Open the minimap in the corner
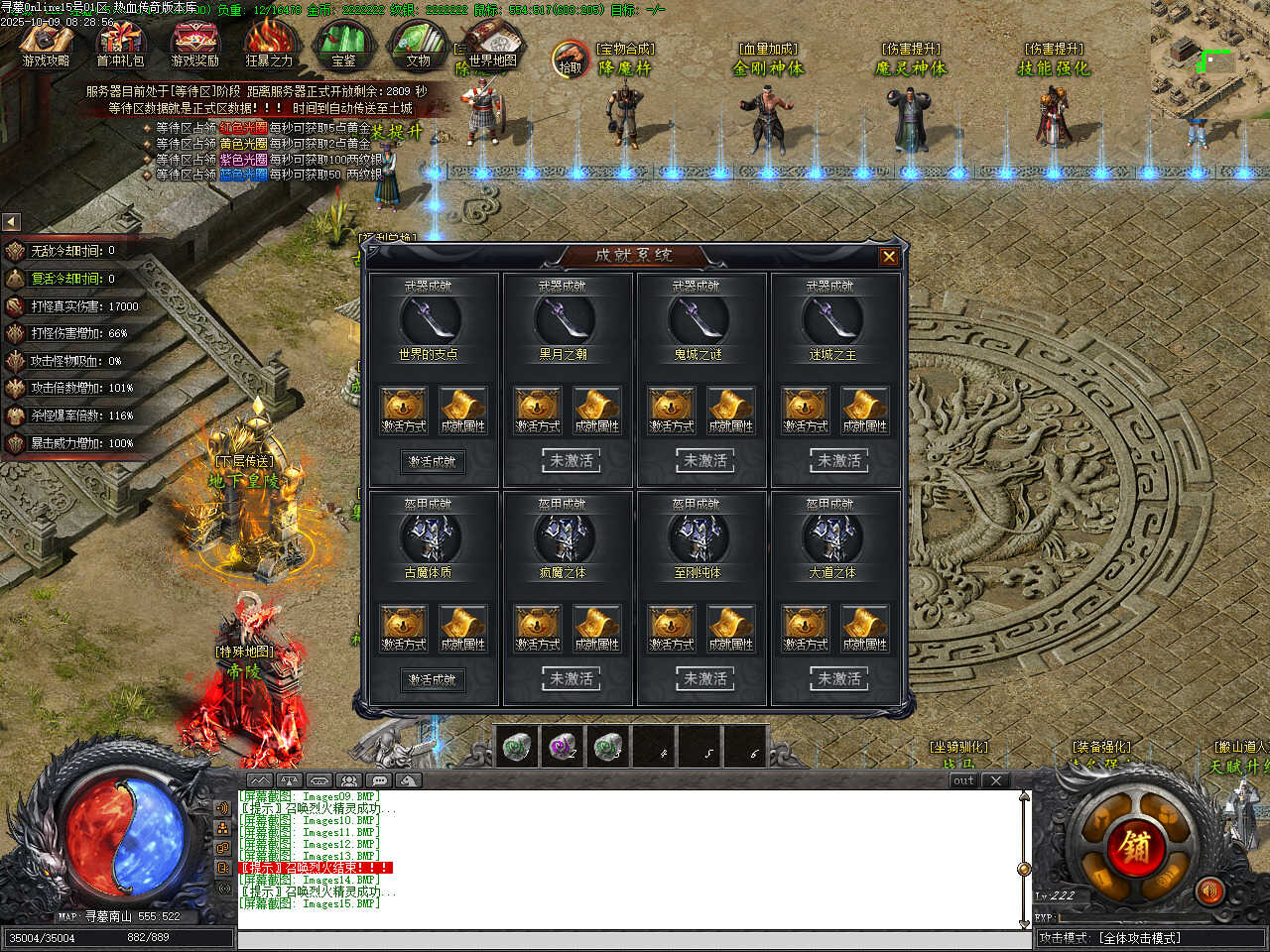Viewport: 1270px width, 952px height. tap(1210, 50)
